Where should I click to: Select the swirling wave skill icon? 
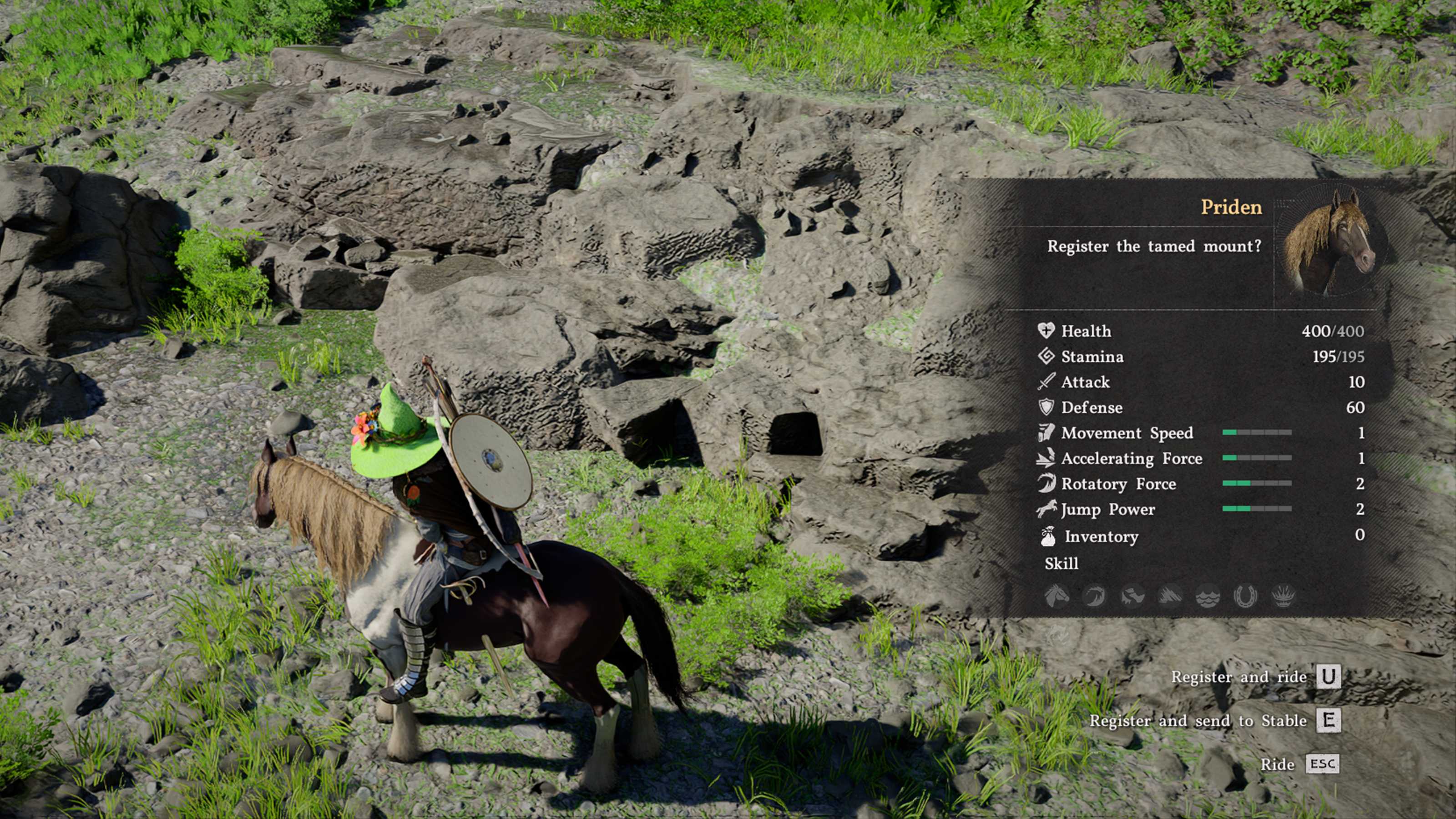(1094, 596)
